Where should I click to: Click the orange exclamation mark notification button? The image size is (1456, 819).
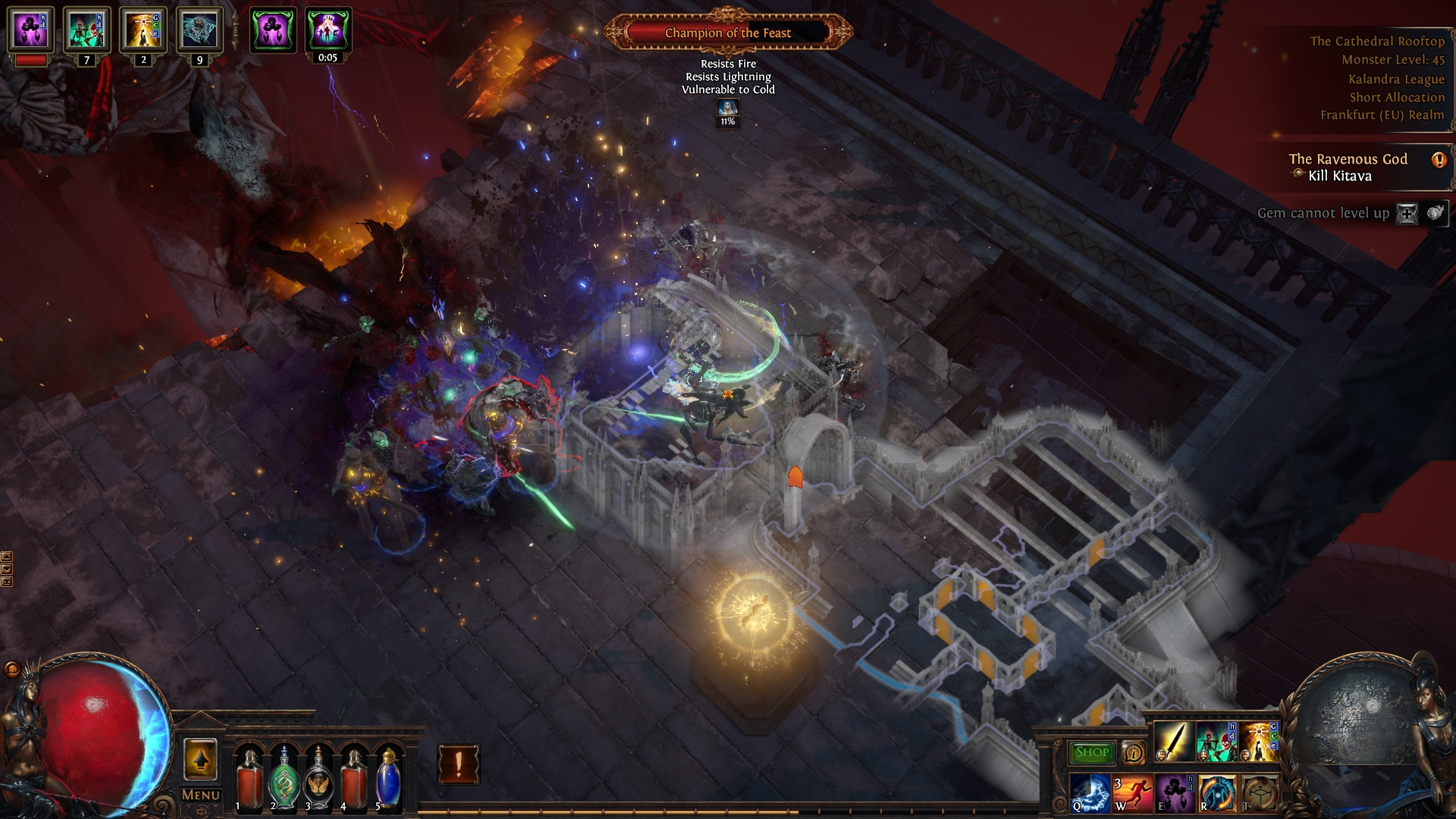pyautogui.click(x=458, y=764)
